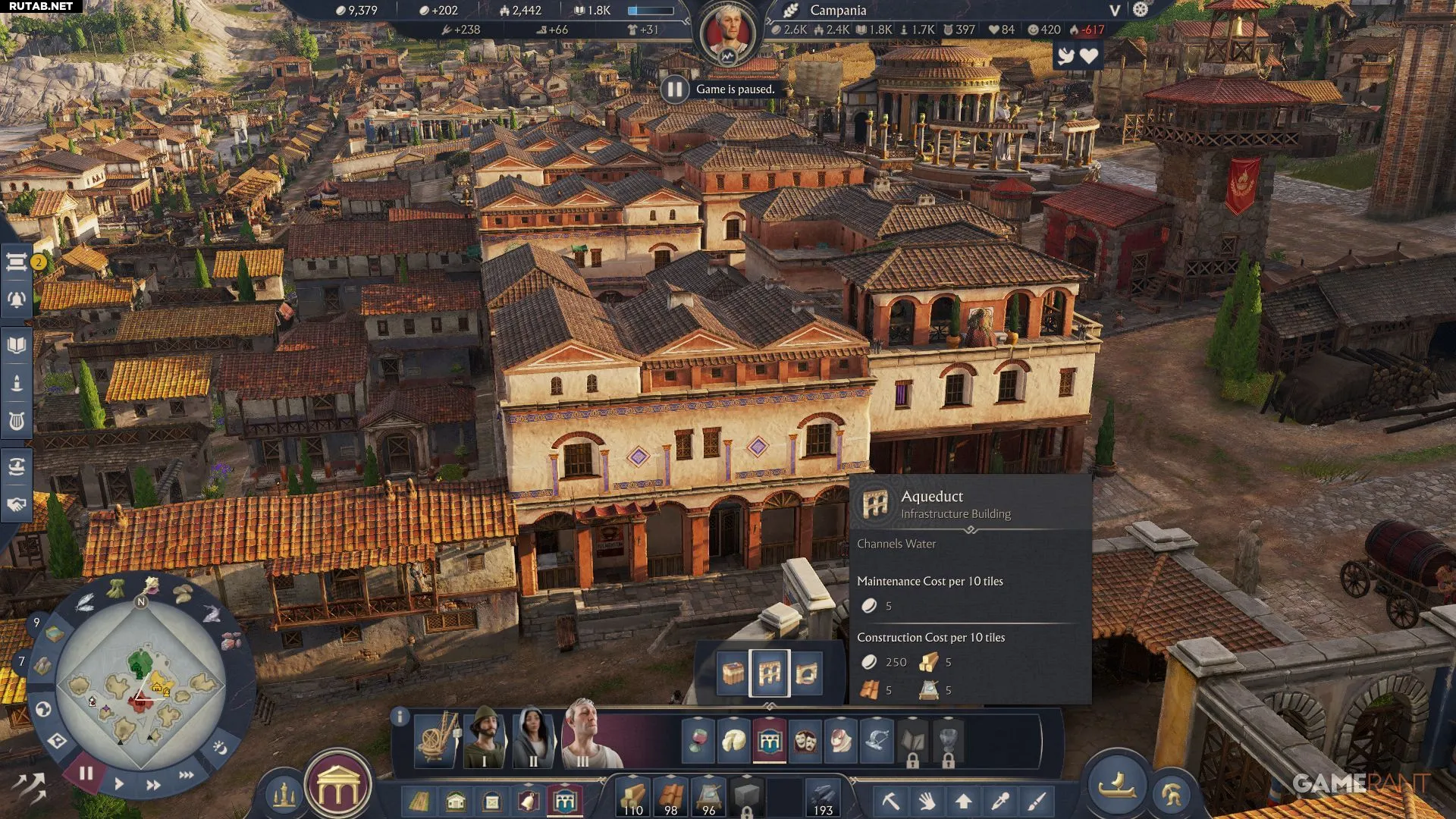Toggle the pause button on minimap ring

tap(86, 773)
